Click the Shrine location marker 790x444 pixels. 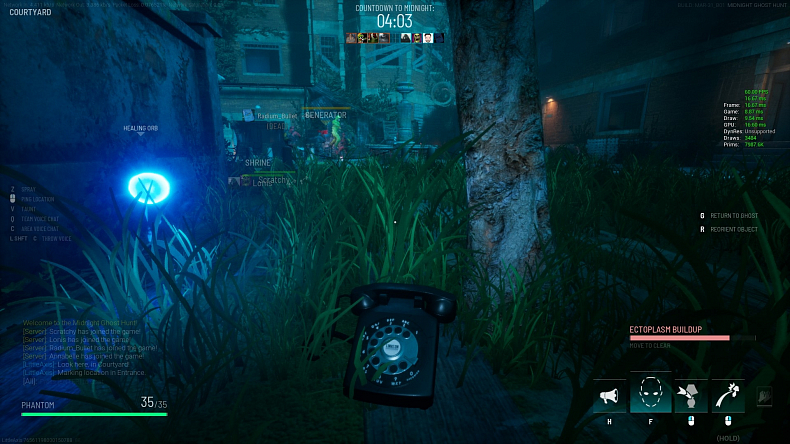(x=258, y=162)
